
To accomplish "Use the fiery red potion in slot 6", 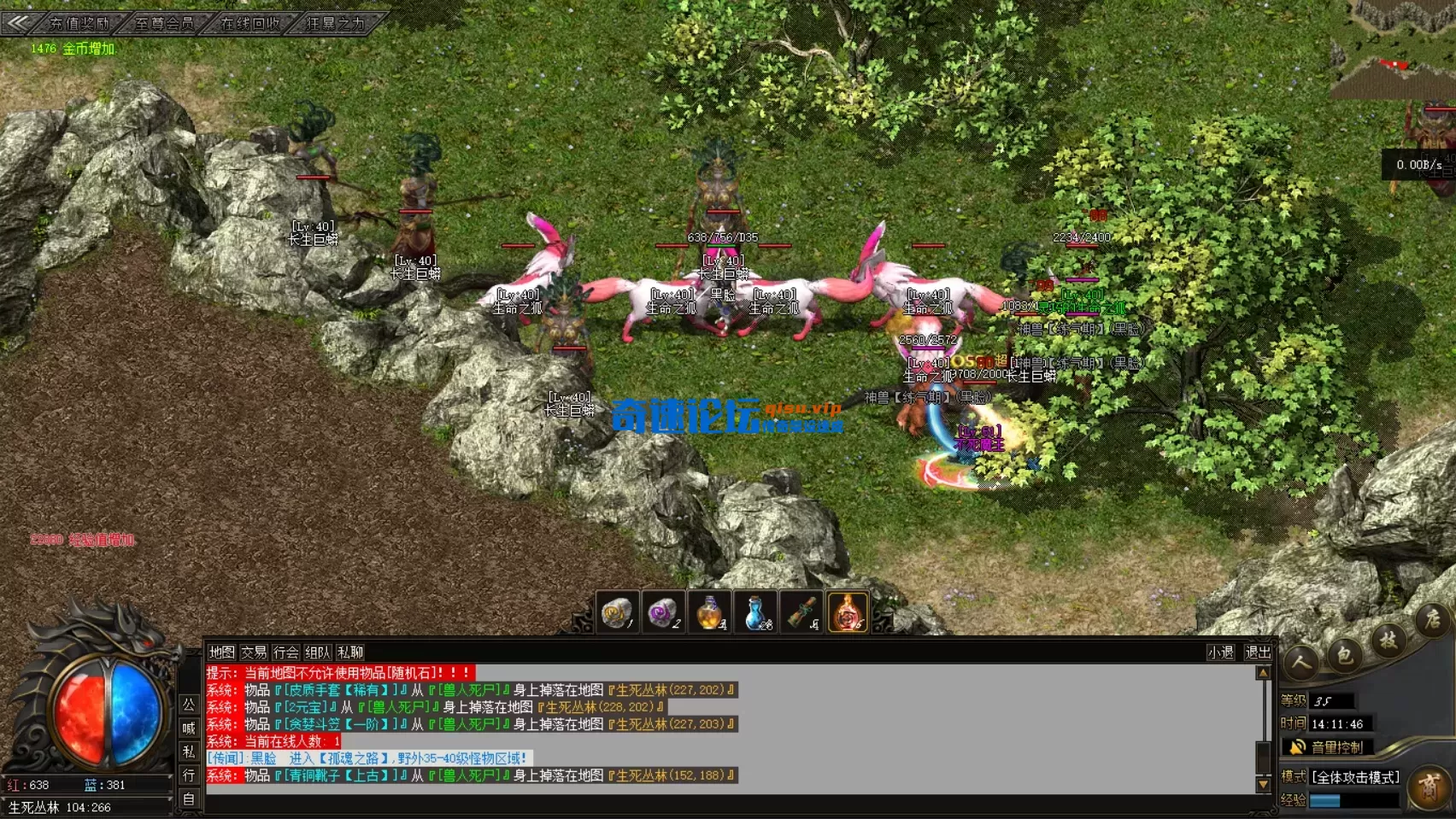I will (848, 612).
